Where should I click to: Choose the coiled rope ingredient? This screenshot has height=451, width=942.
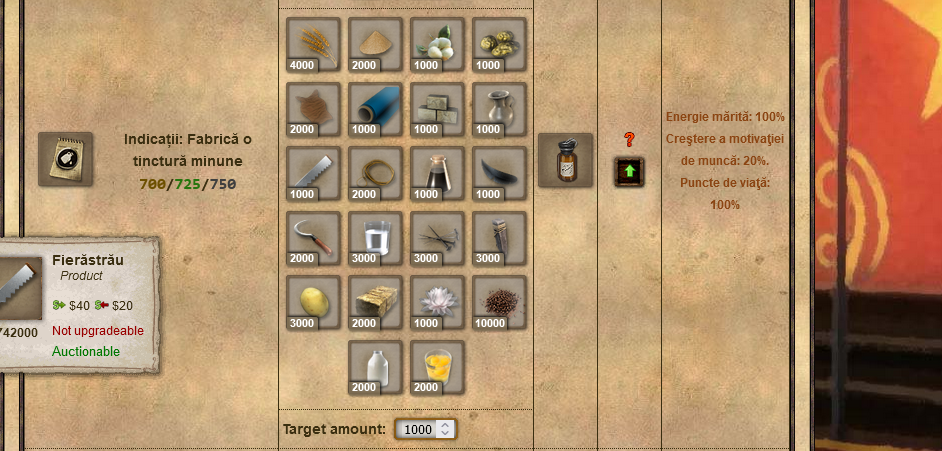[x=375, y=173]
